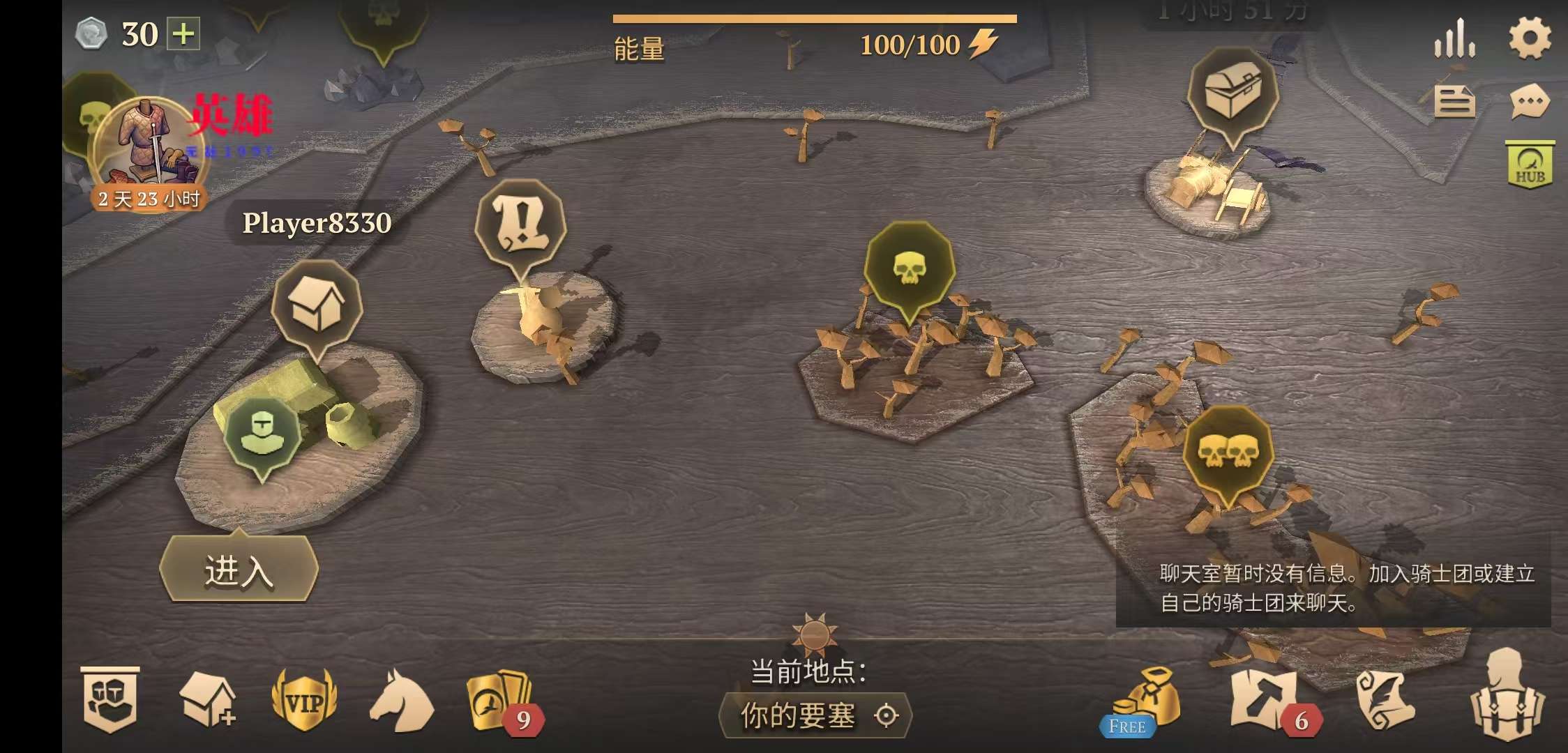Select the exclamation scroll quest marker
This screenshot has height=753, width=1568.
tap(520, 225)
